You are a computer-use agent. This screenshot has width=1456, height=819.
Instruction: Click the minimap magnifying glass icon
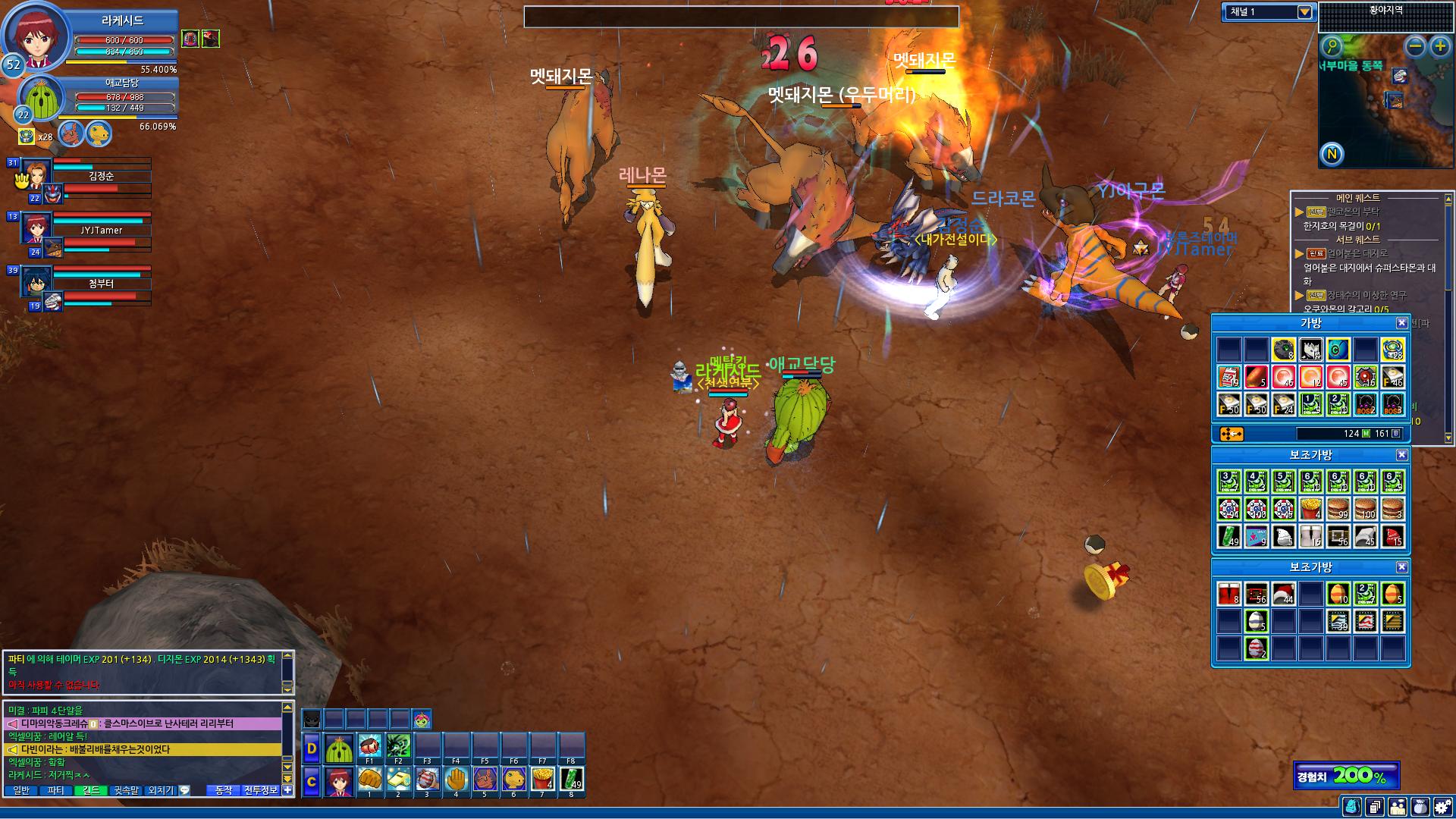coord(1332,47)
